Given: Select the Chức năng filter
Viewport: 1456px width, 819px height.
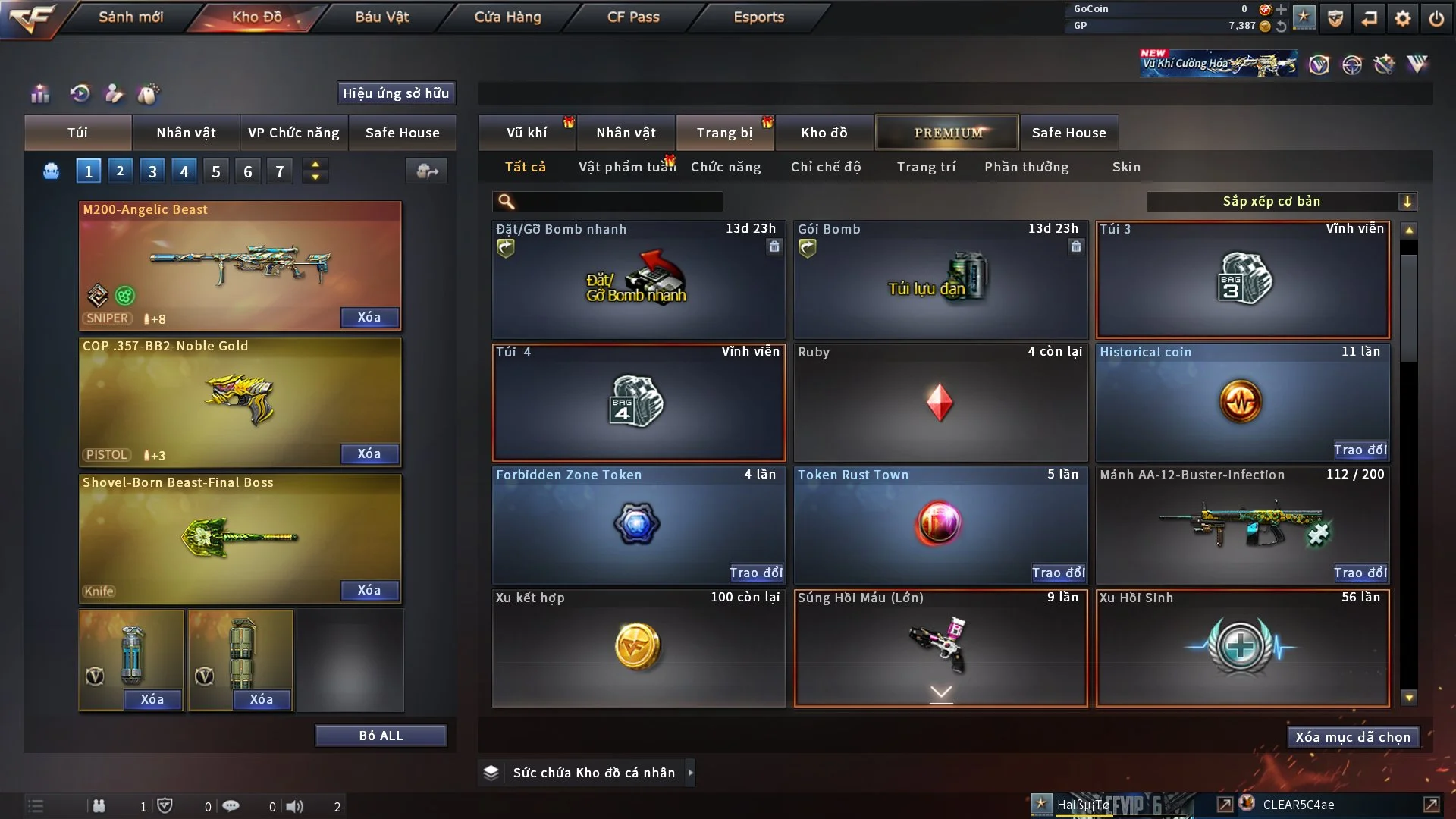Looking at the screenshot, I should (726, 167).
